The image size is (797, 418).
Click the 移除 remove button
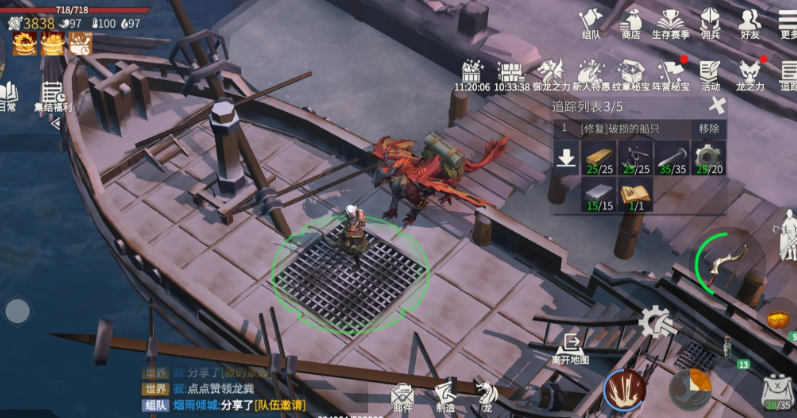coord(709,129)
